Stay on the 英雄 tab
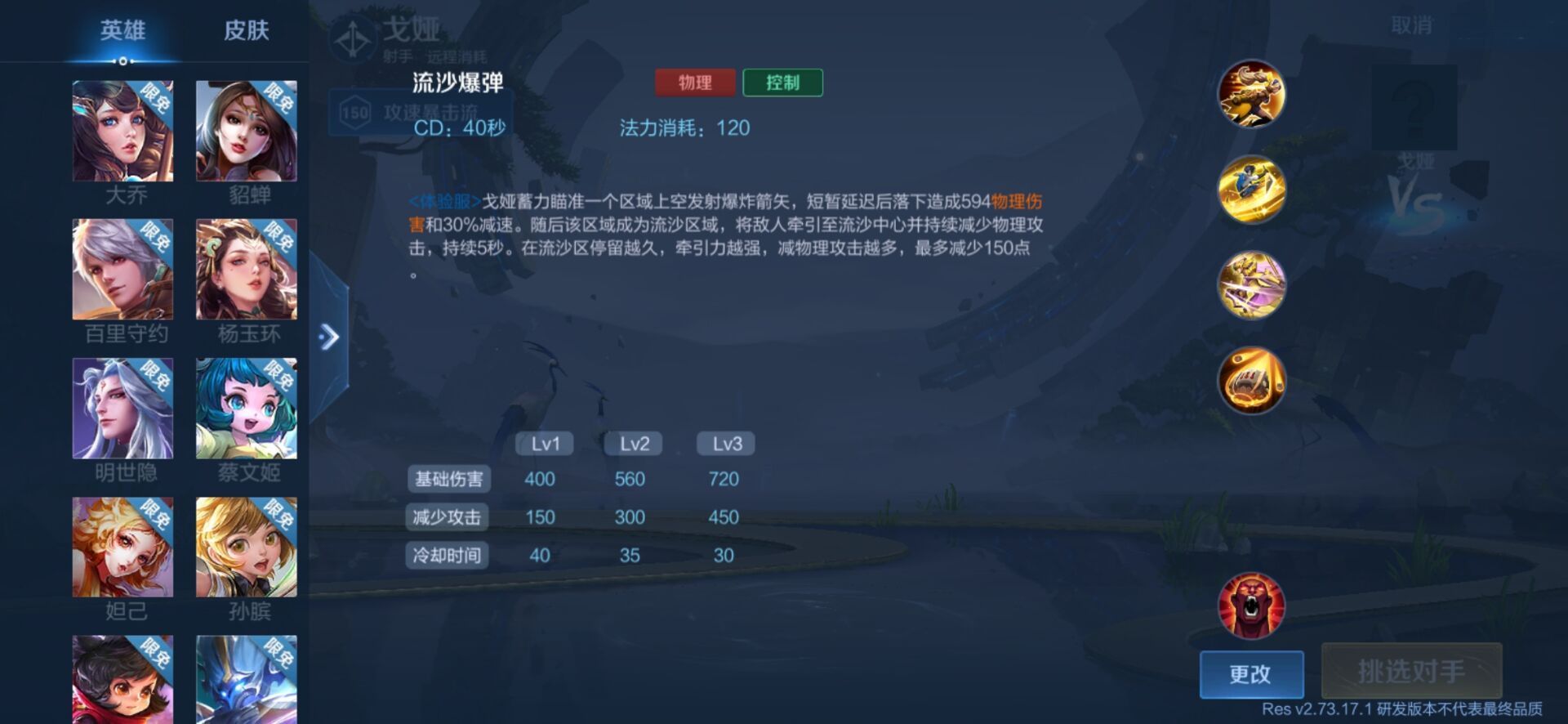Viewport: 1568px width, 724px height. (122, 31)
